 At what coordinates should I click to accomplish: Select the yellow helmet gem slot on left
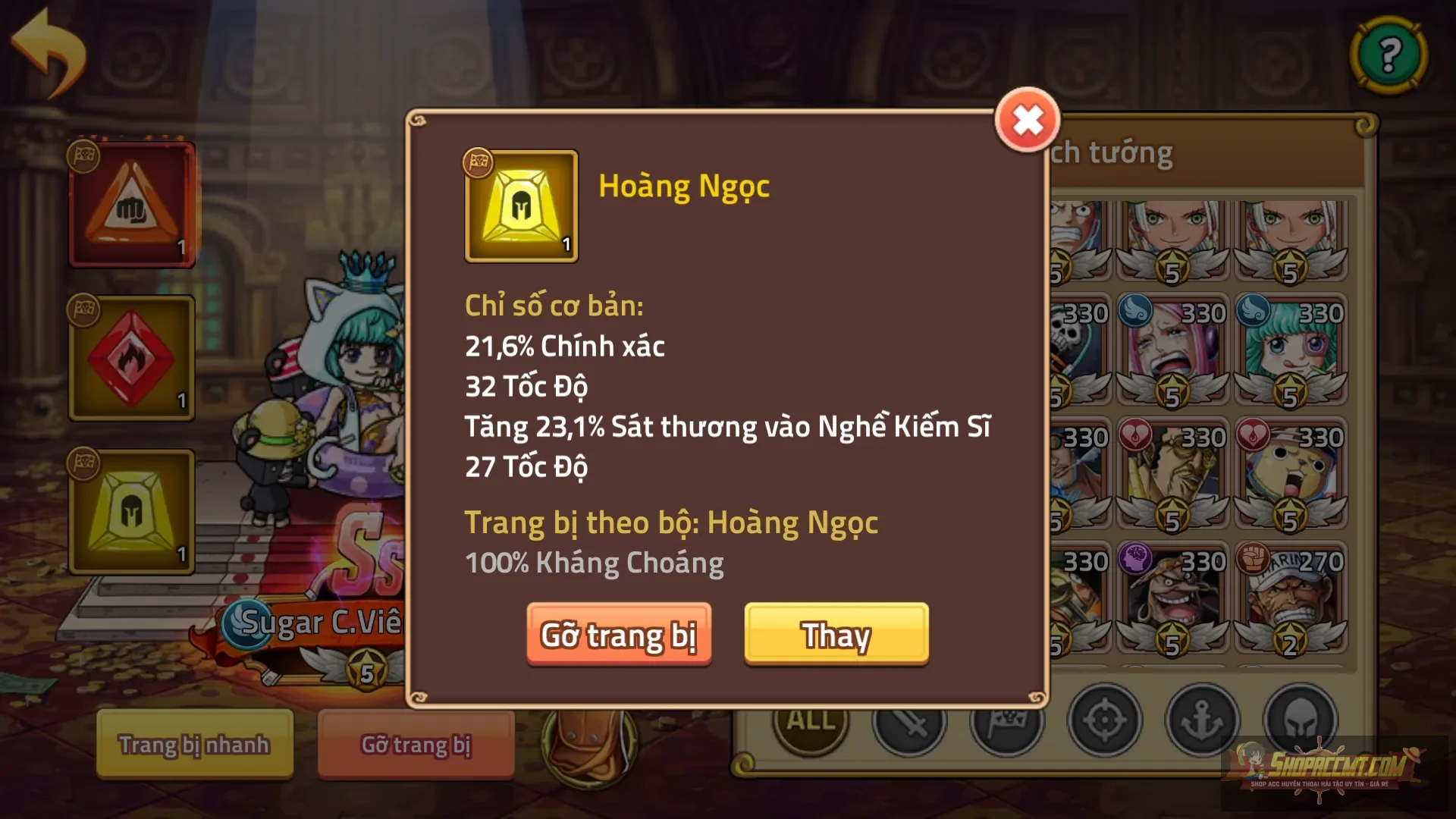click(x=132, y=512)
